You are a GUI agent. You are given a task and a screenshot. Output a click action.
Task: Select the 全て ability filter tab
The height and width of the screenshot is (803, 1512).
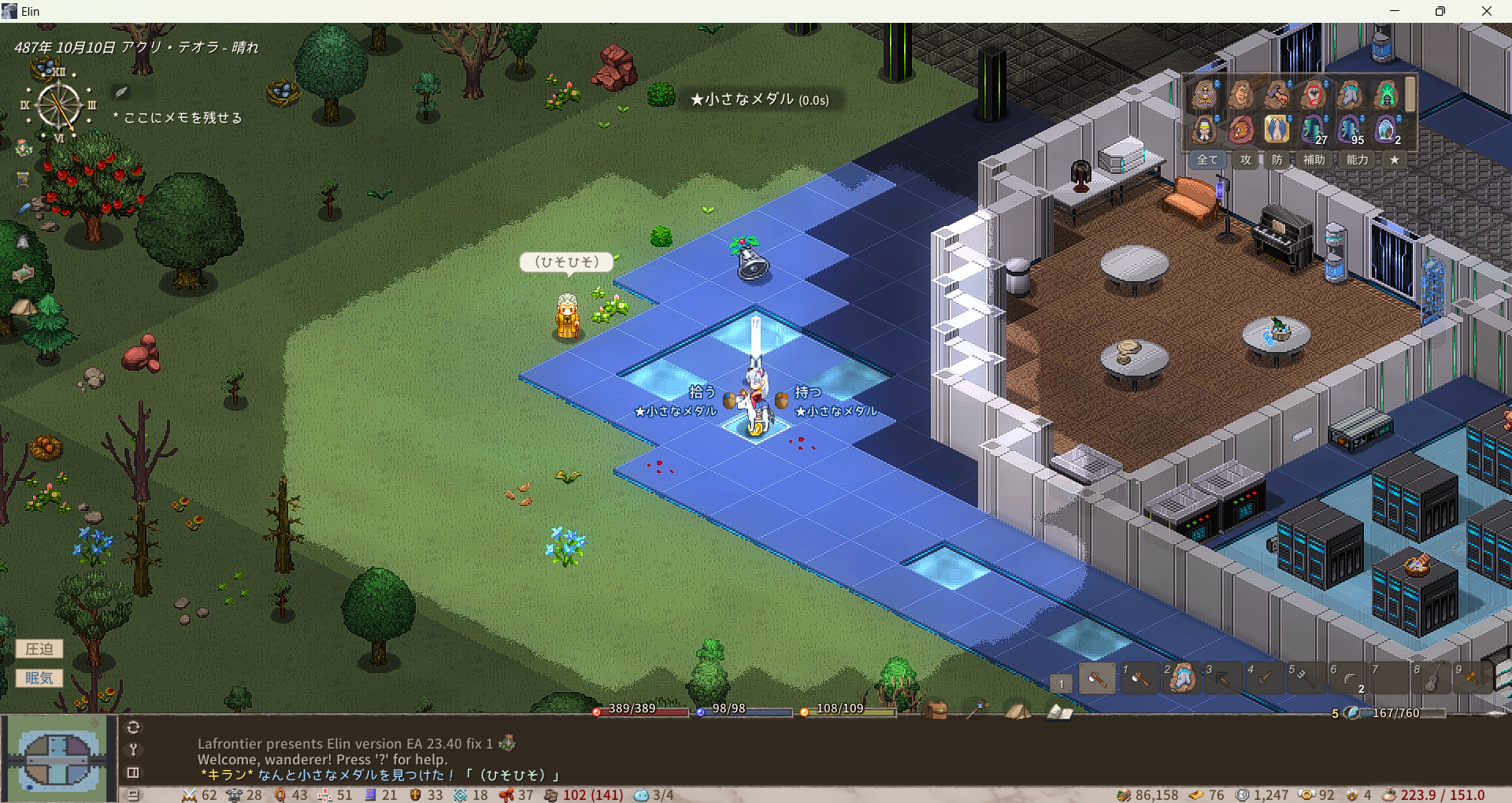1206,160
